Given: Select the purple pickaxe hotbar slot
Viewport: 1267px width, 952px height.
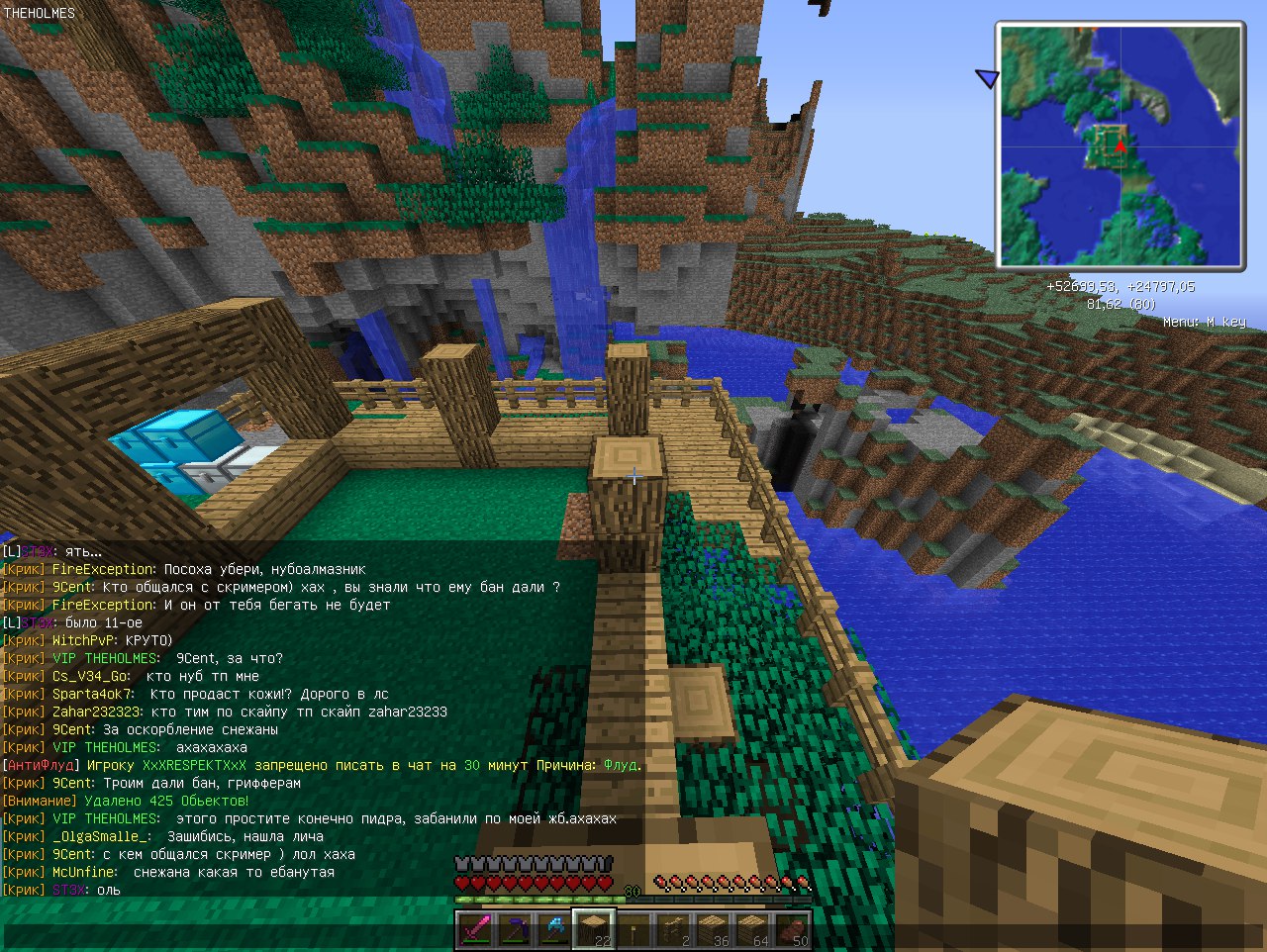Looking at the screenshot, I should tap(514, 930).
